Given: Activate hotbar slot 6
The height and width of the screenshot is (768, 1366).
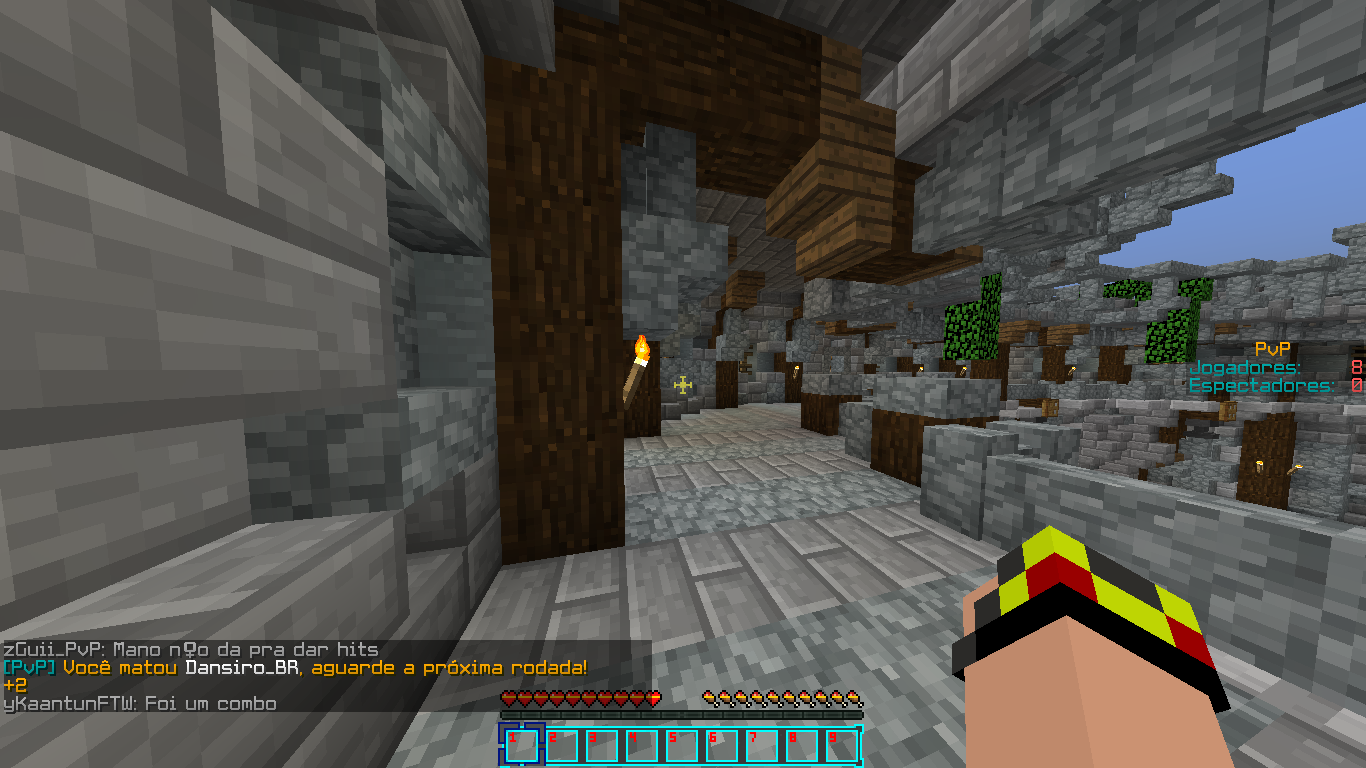Looking at the screenshot, I should [x=721, y=746].
